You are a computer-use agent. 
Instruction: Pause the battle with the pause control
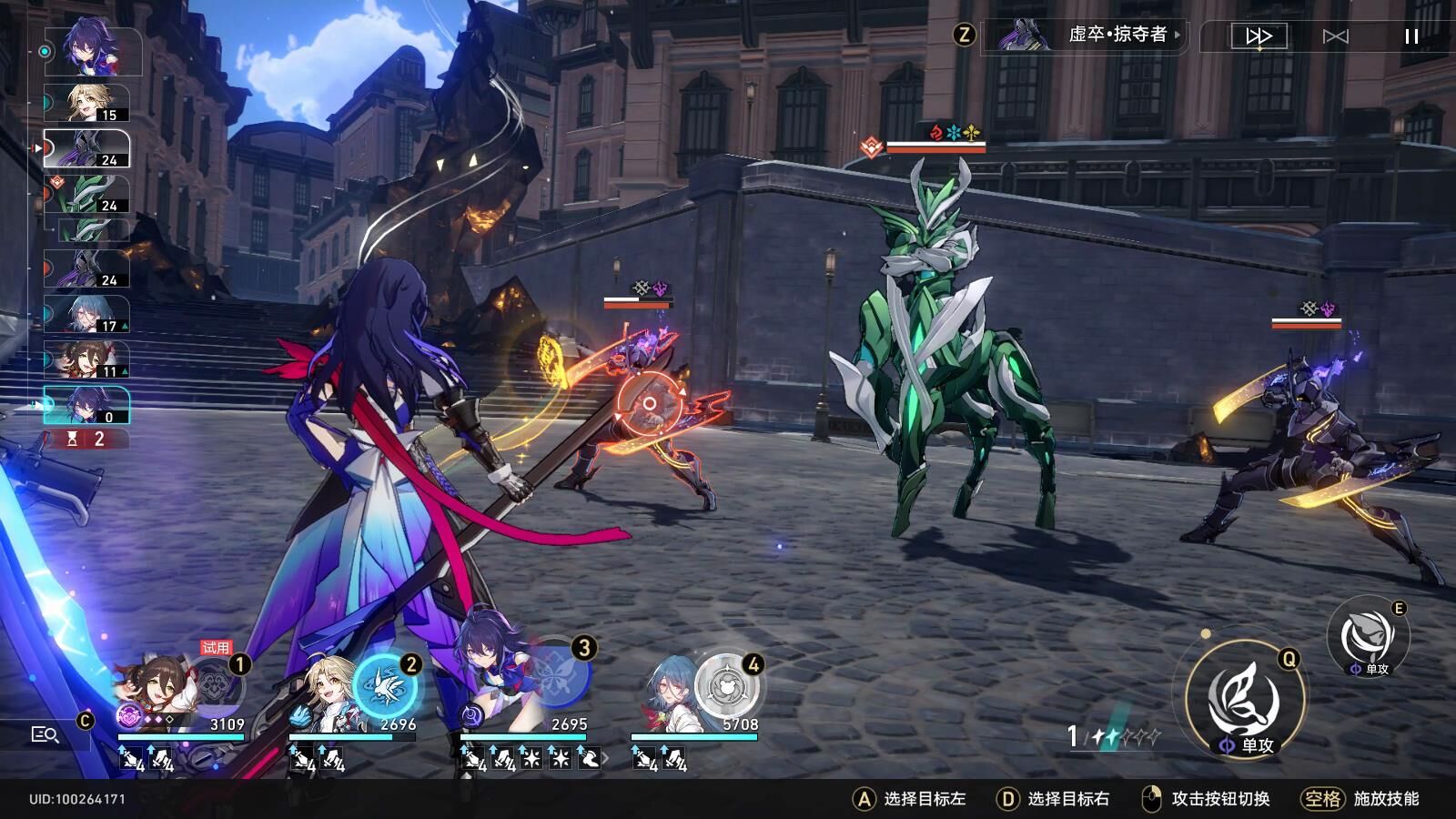1410,36
